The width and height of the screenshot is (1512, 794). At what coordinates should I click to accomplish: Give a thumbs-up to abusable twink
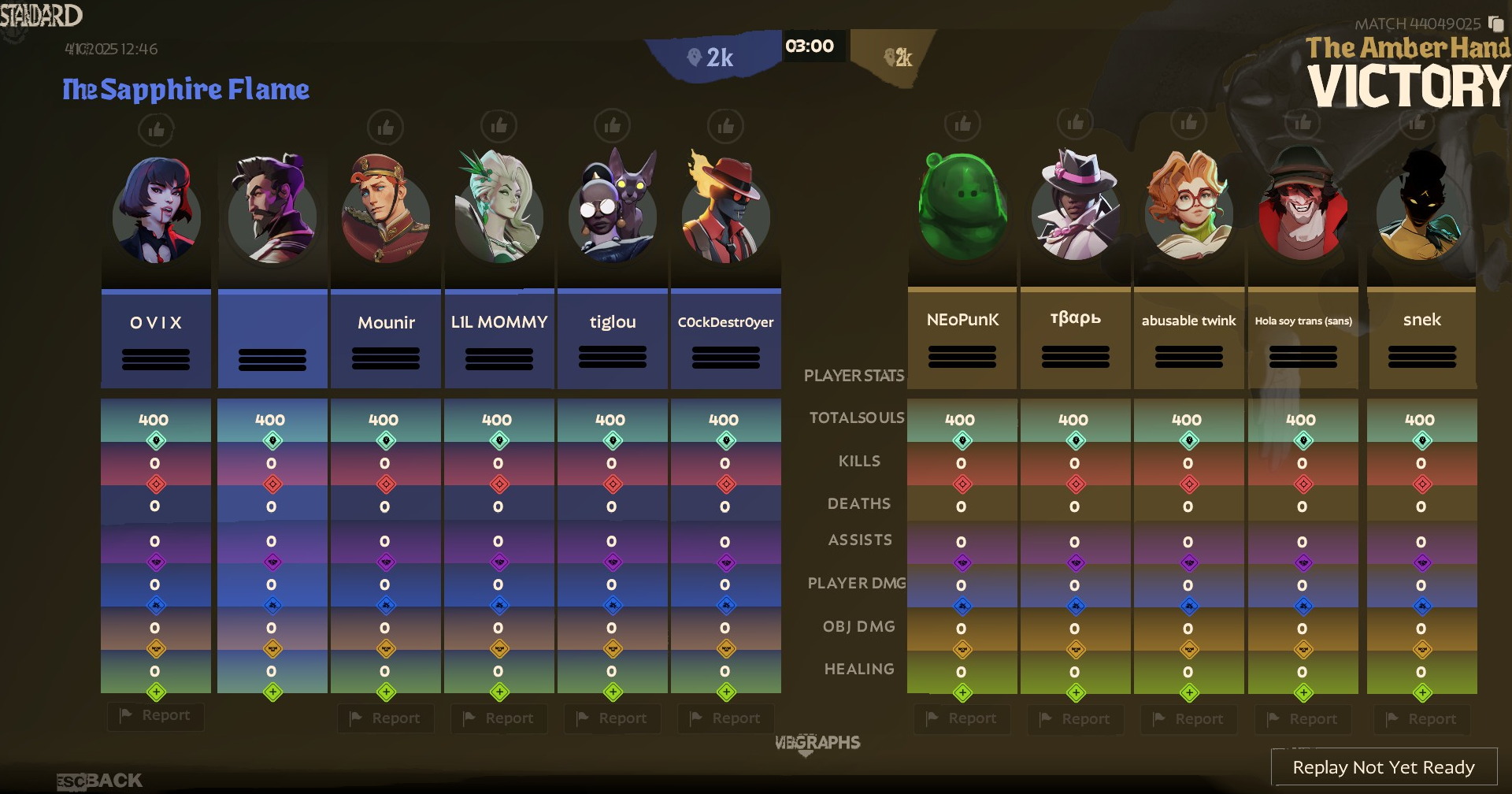click(1188, 124)
